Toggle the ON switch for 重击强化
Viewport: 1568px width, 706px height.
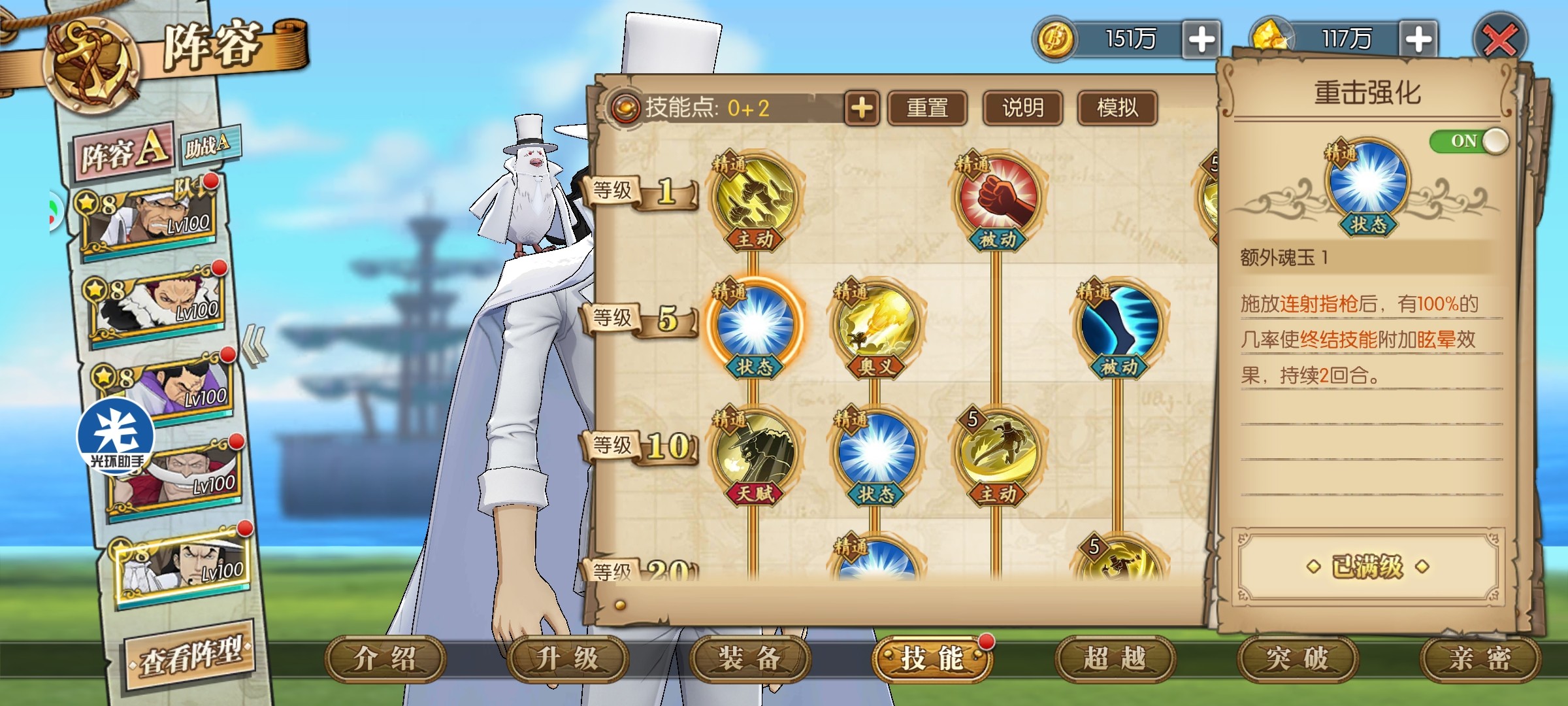[1469, 141]
